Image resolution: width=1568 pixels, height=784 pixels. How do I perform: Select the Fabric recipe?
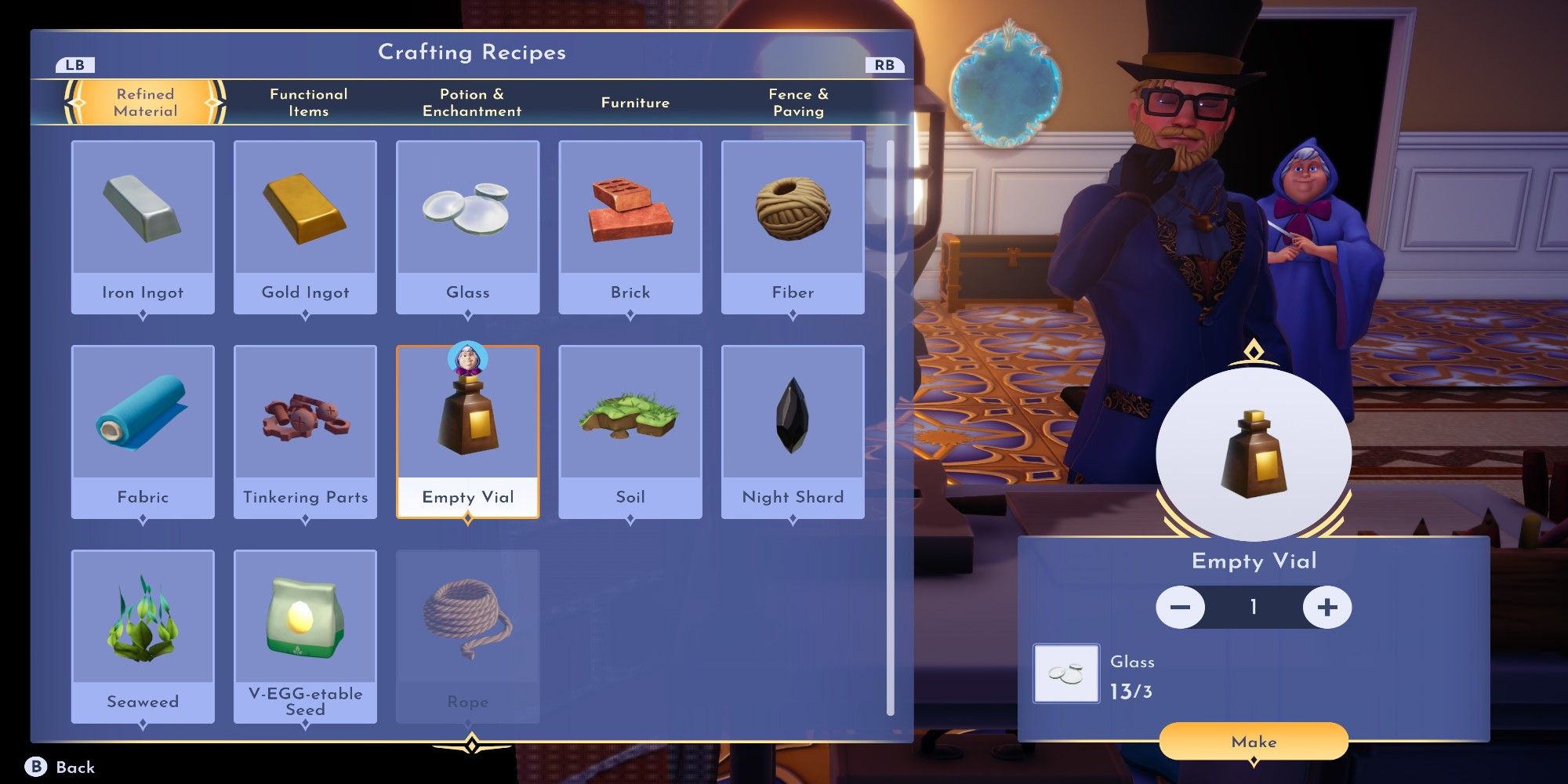pyautogui.click(x=143, y=431)
